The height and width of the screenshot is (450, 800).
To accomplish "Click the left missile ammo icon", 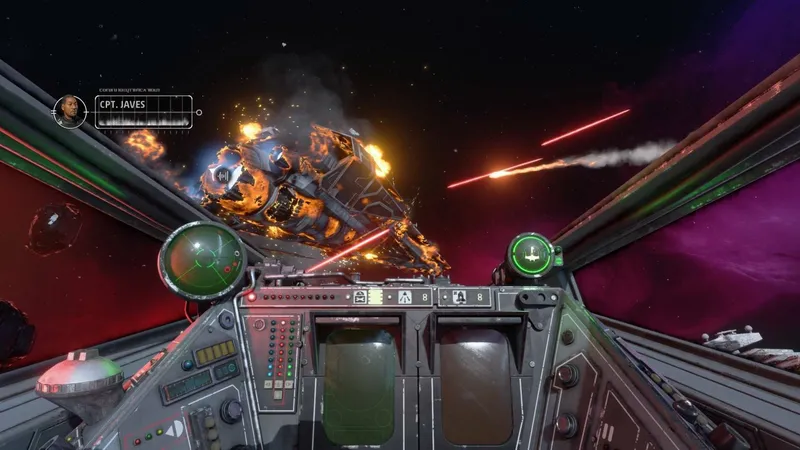I will coord(406,296).
